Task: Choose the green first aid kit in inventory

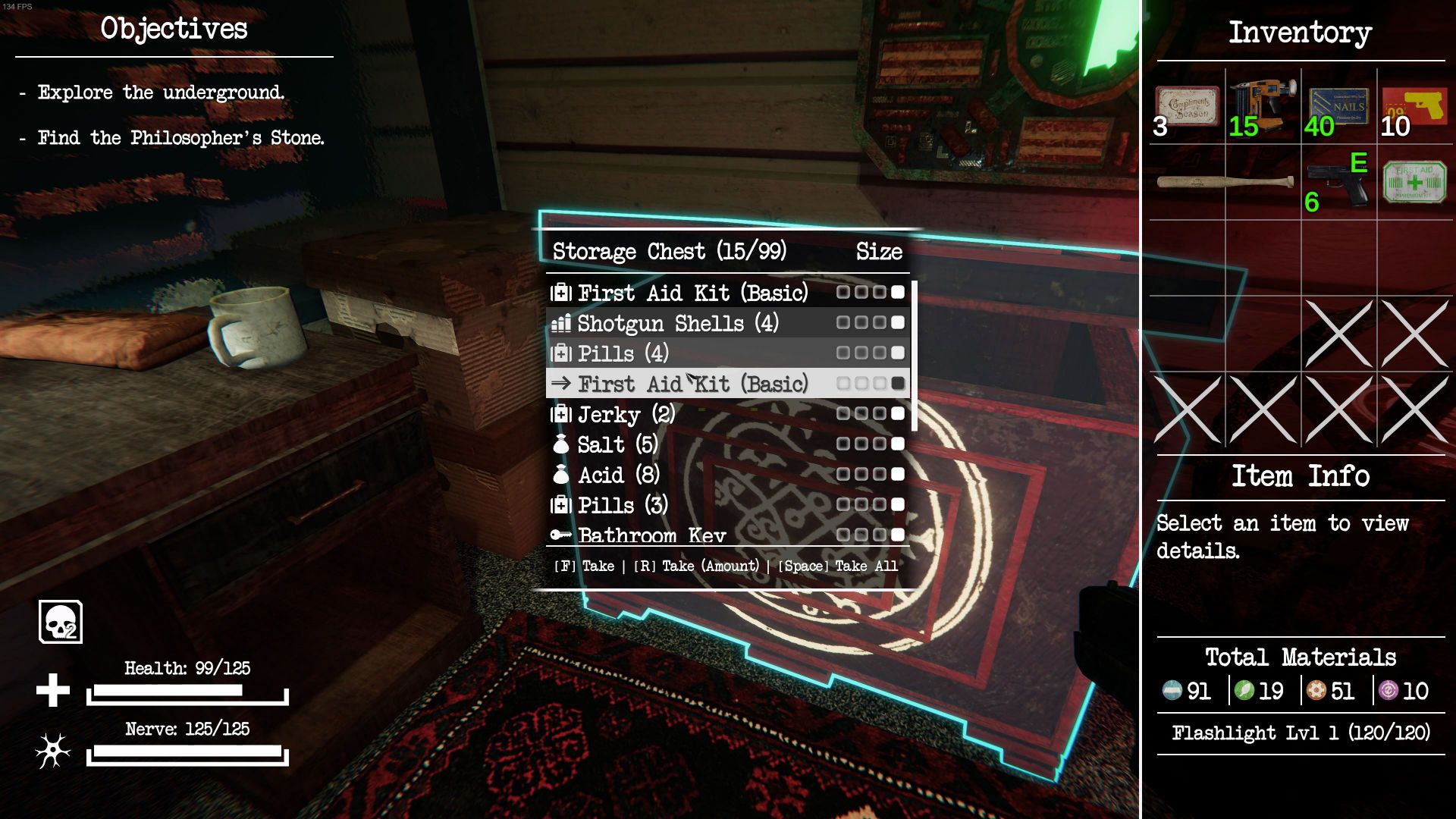Action: [1414, 183]
